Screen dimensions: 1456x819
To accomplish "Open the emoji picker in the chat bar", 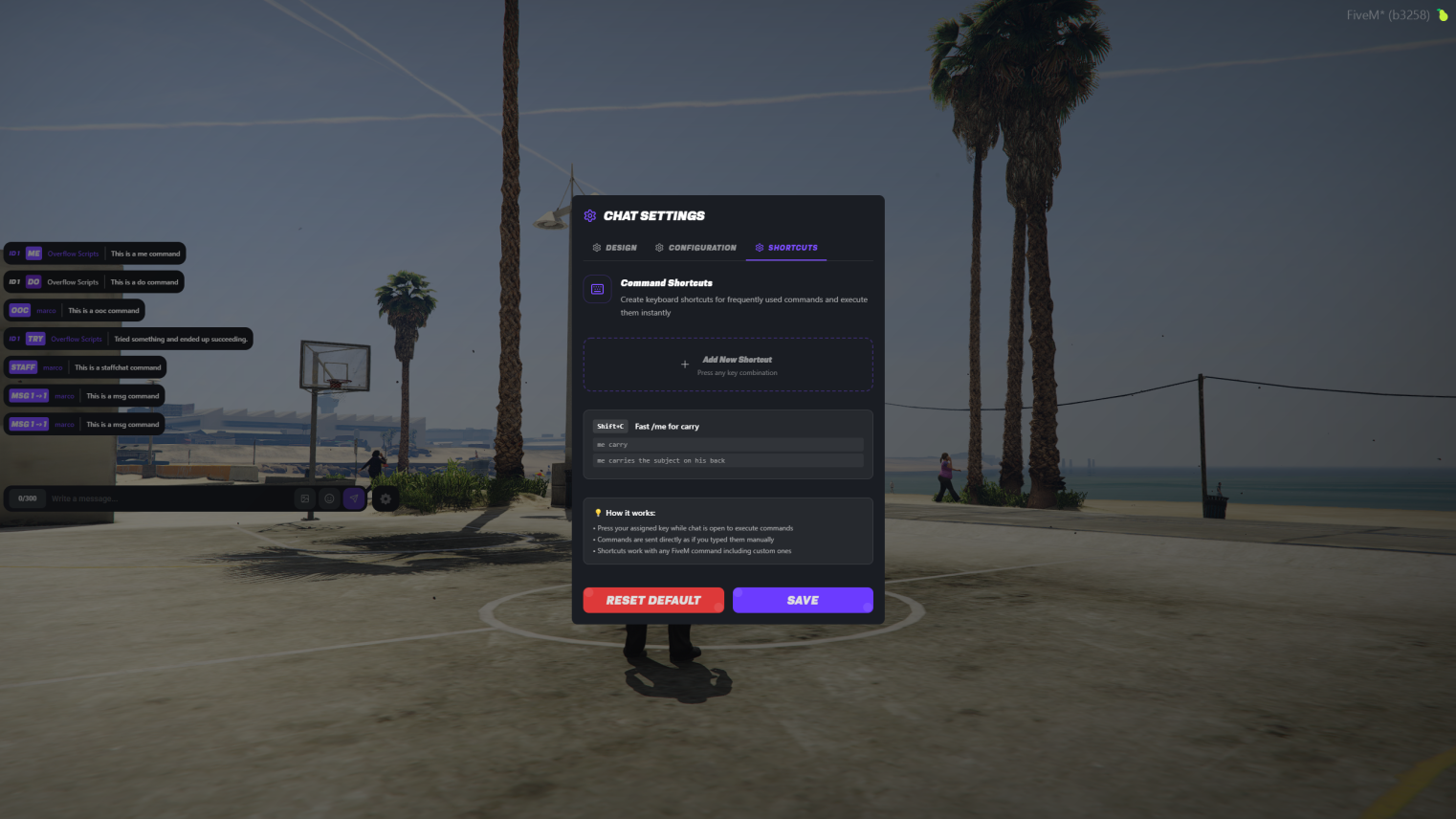I will coord(329,498).
